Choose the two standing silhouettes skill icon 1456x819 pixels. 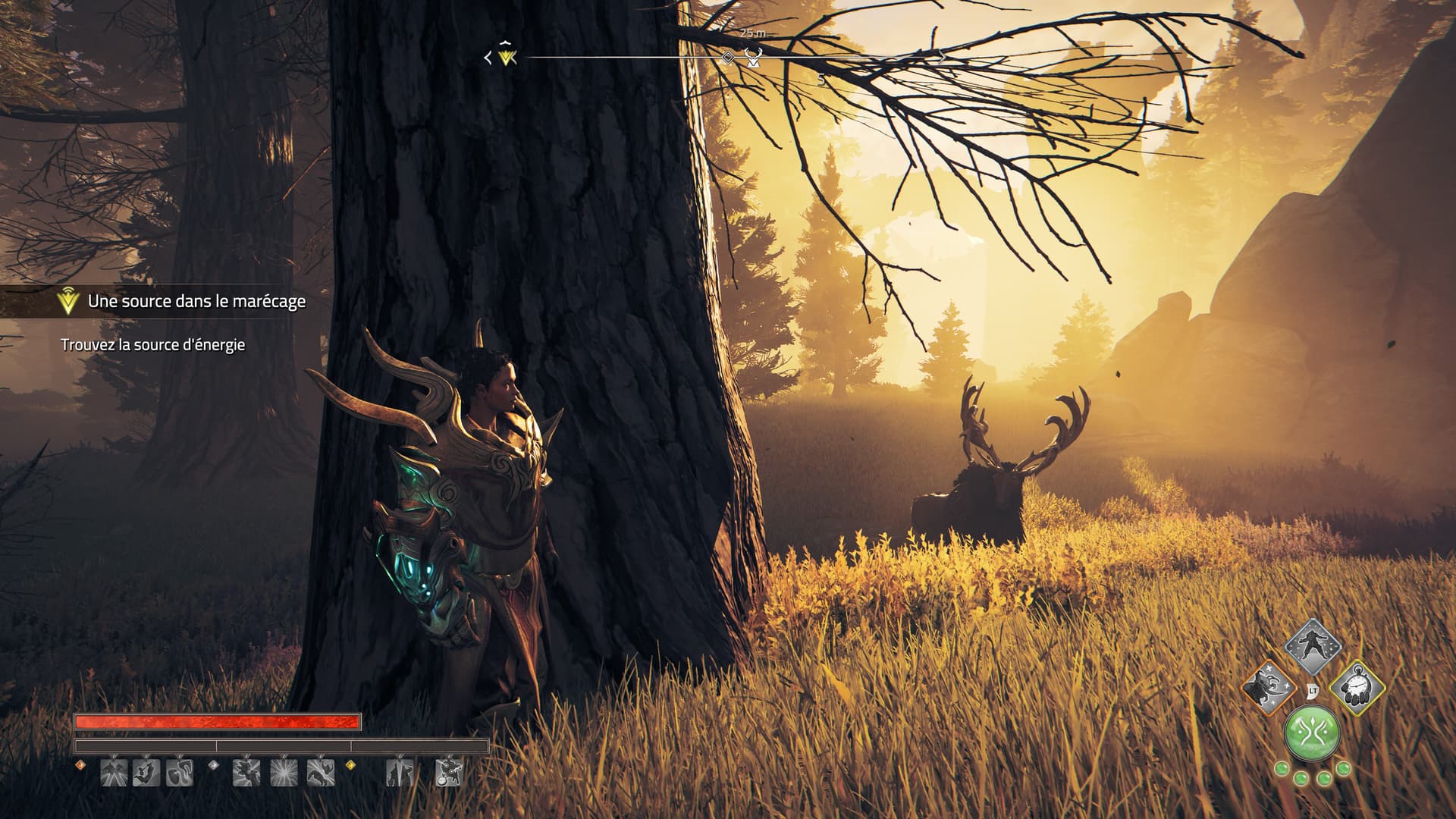(398, 773)
